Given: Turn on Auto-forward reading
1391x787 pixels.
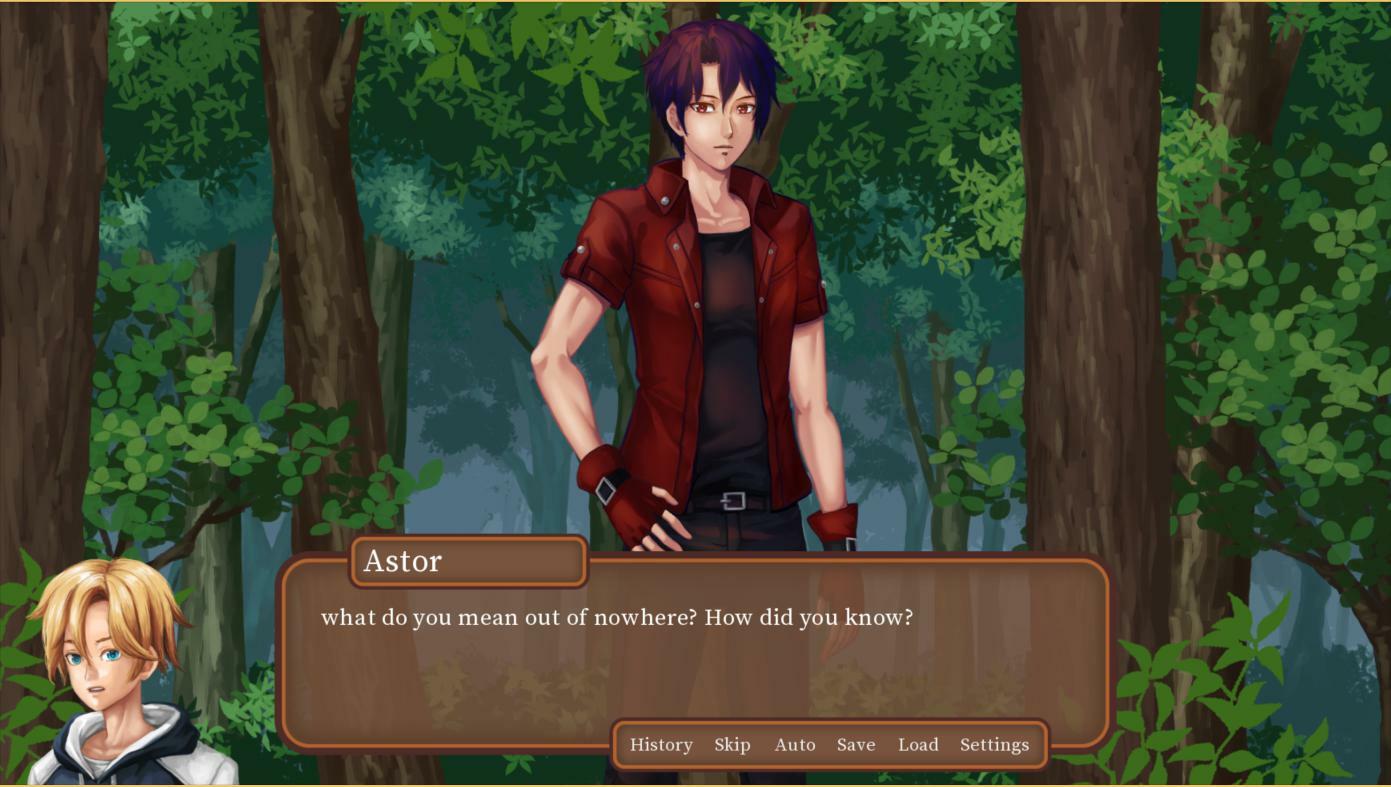Looking at the screenshot, I should click(x=795, y=744).
